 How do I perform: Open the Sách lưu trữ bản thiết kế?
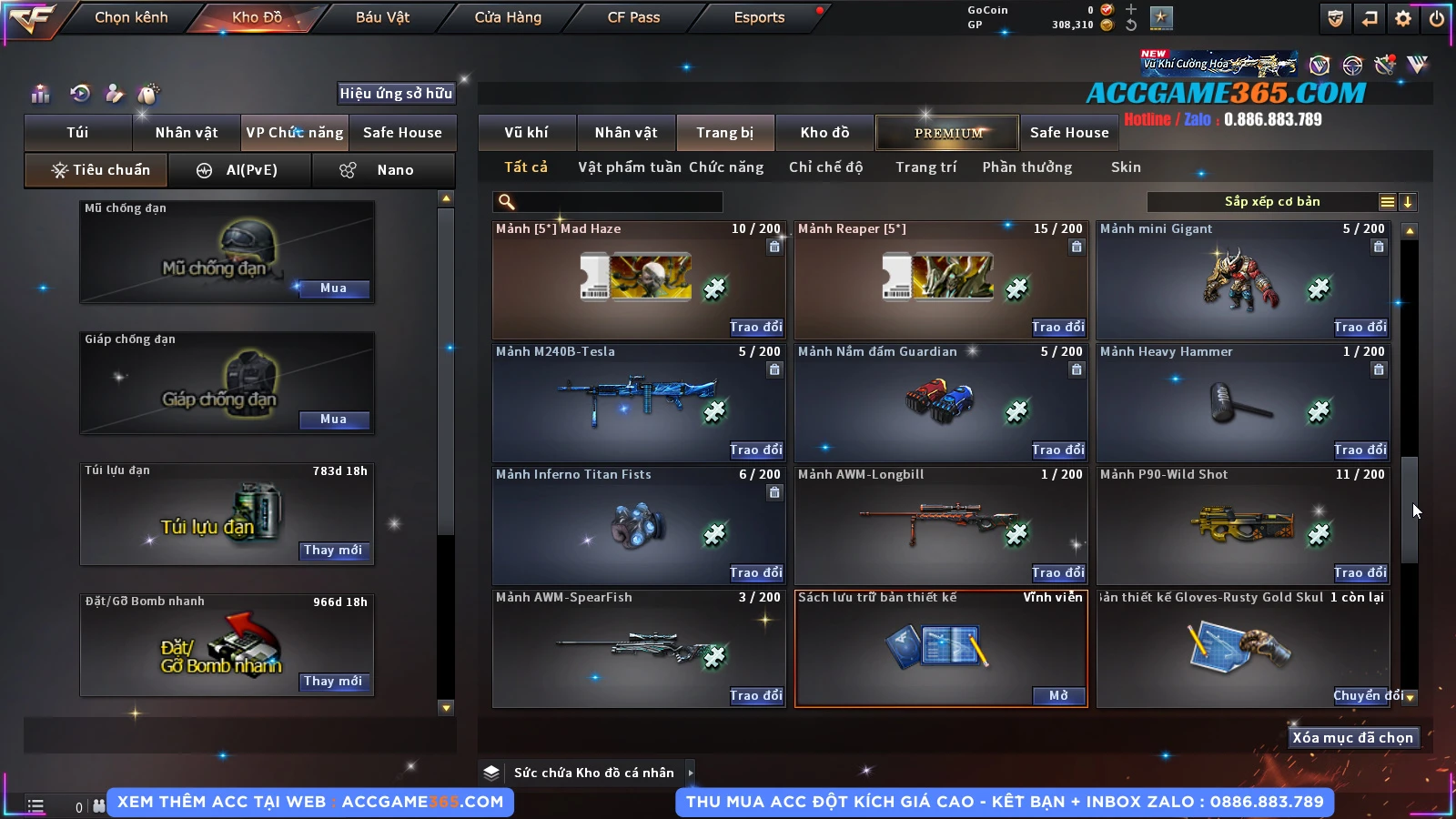[1058, 696]
